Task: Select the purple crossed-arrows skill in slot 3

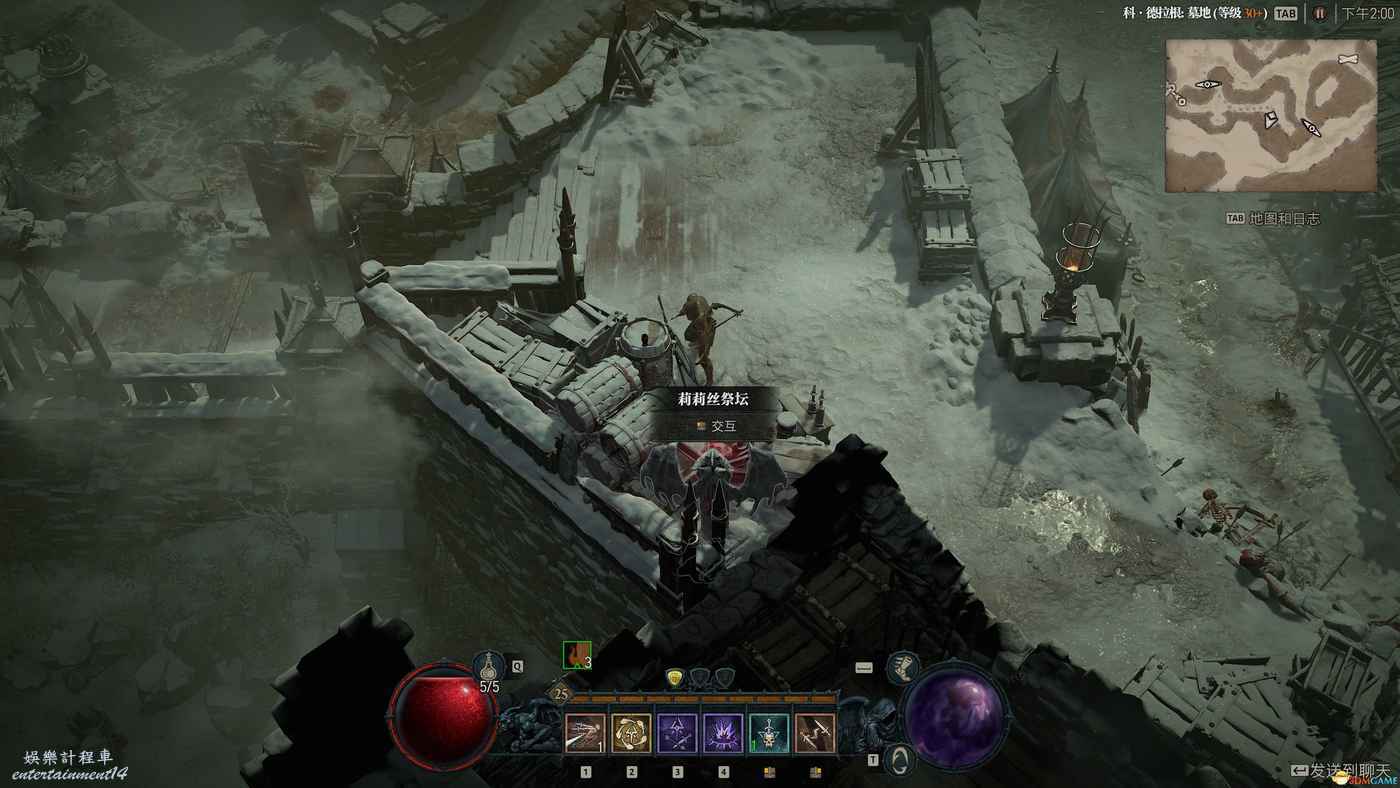Action: 677,733
